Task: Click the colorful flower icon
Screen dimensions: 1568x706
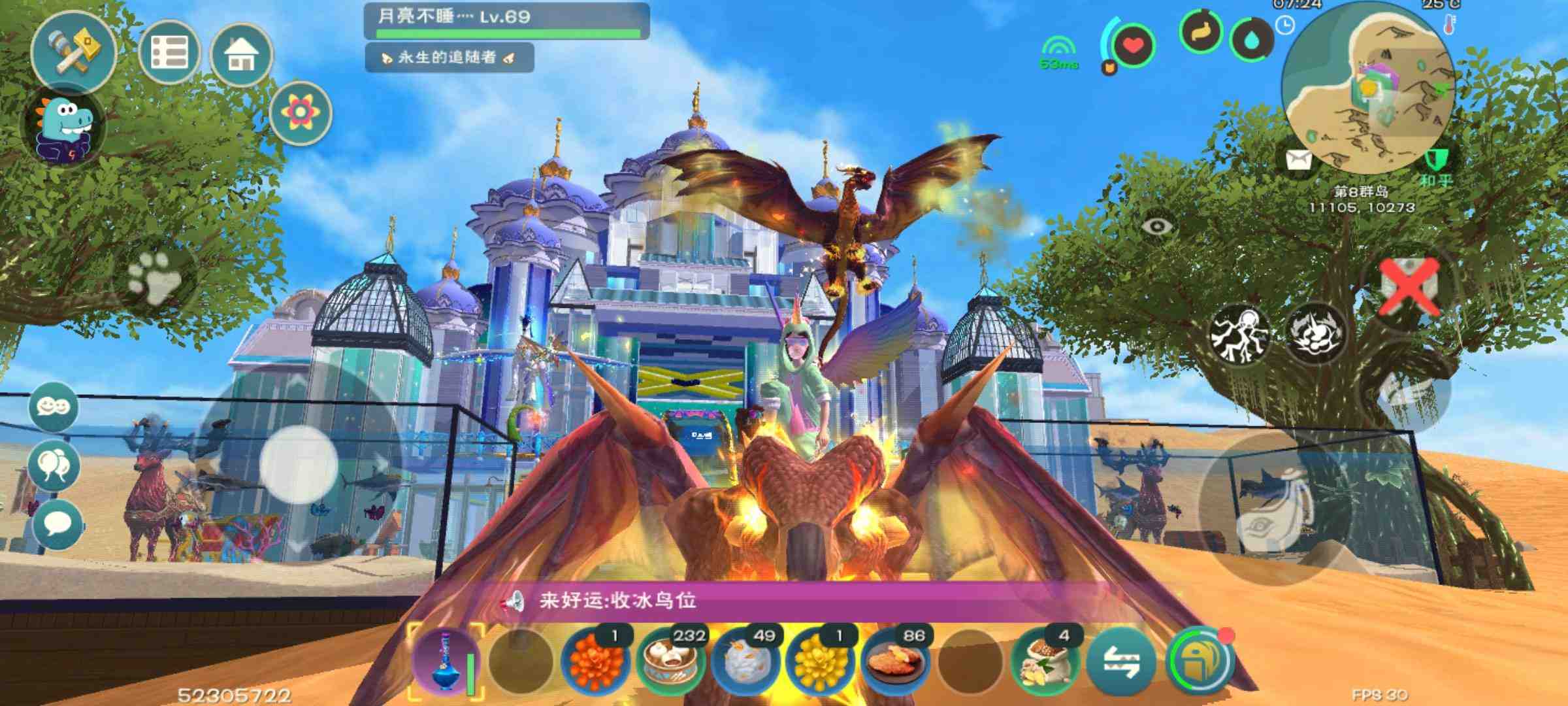Action: pos(300,112)
